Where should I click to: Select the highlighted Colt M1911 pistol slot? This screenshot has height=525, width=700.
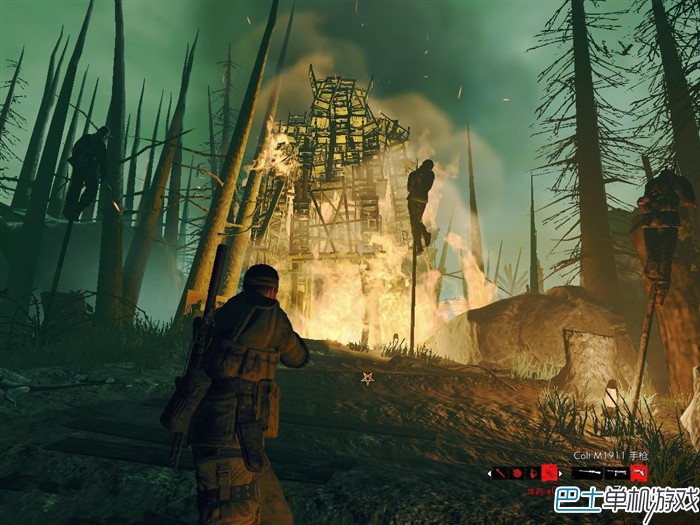point(638,473)
